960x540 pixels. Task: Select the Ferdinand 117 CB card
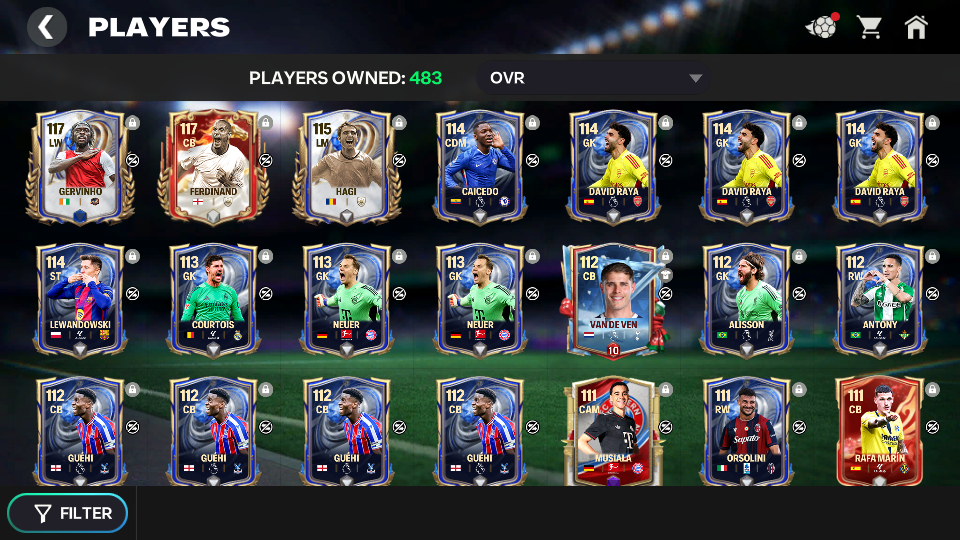click(x=212, y=166)
